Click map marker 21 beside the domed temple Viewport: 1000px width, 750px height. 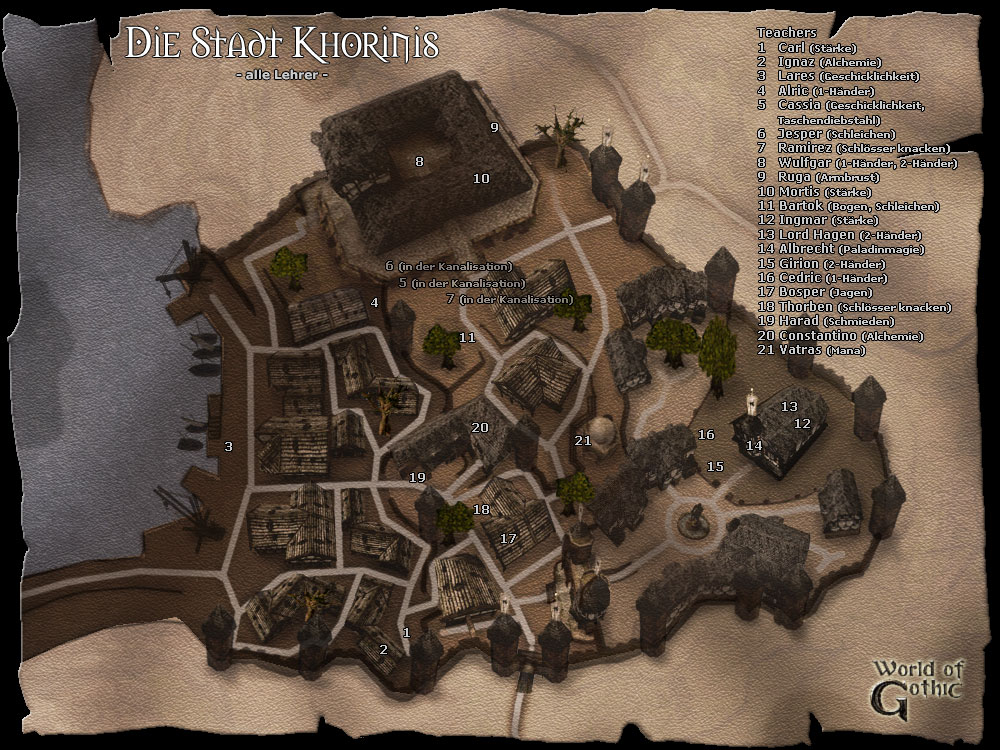pyautogui.click(x=584, y=440)
